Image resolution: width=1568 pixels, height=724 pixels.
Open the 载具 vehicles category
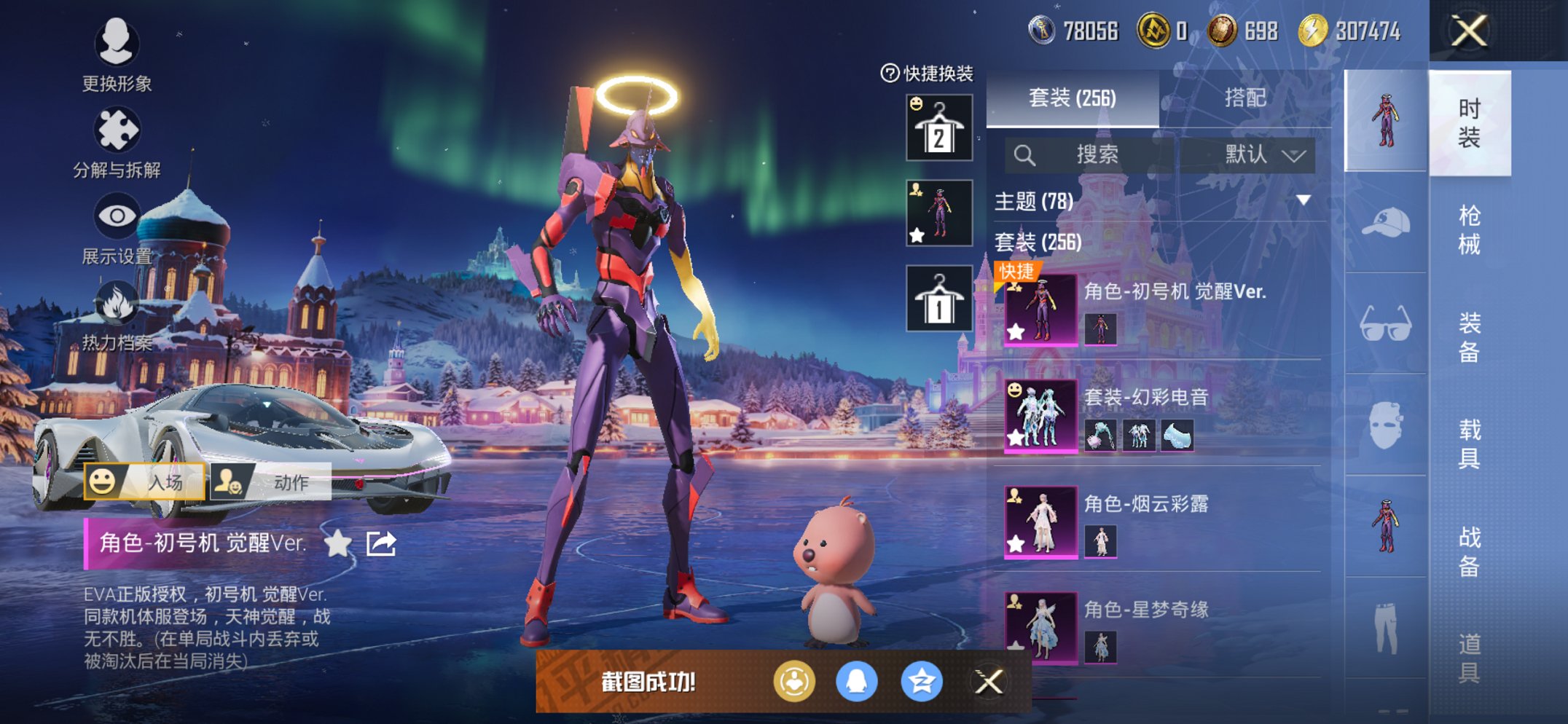(x=1469, y=443)
